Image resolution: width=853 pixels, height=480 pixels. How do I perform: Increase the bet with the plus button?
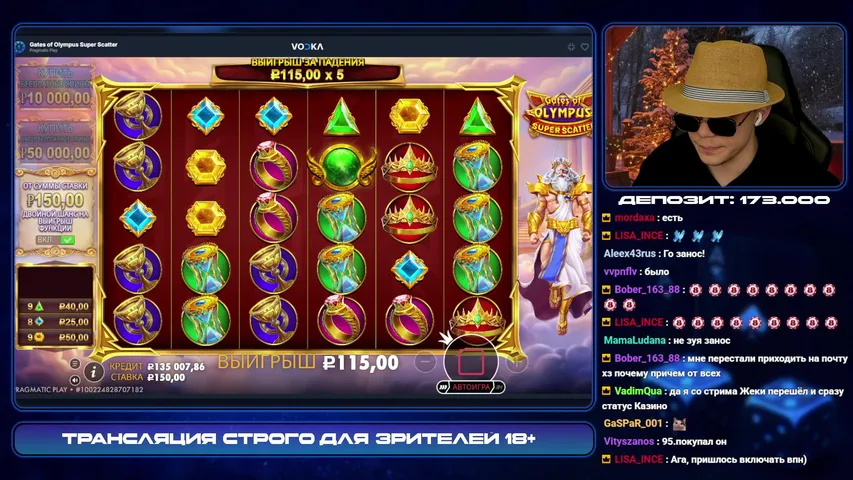pos(516,361)
